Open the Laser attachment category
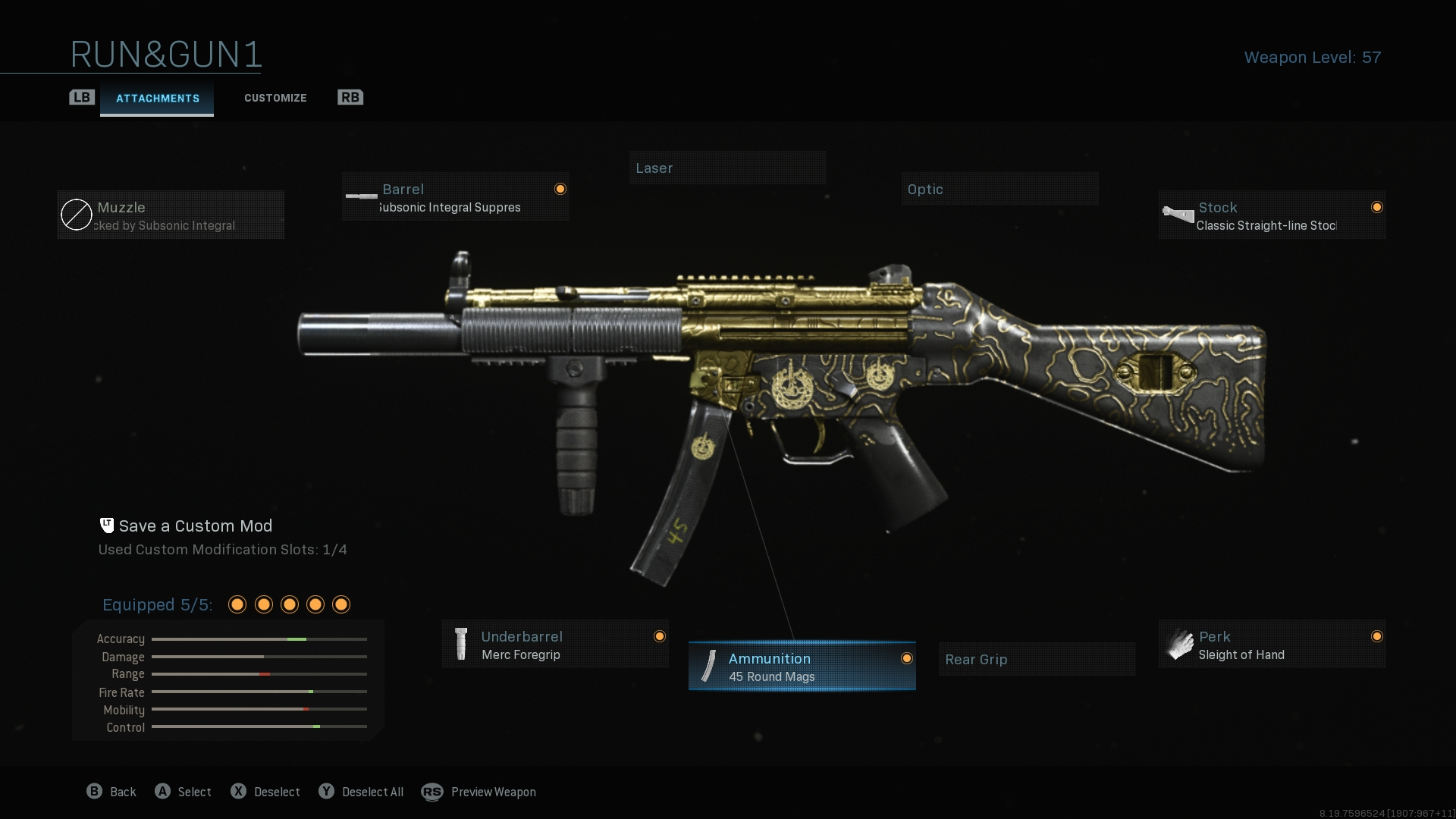The width and height of the screenshot is (1456, 819). [x=727, y=168]
